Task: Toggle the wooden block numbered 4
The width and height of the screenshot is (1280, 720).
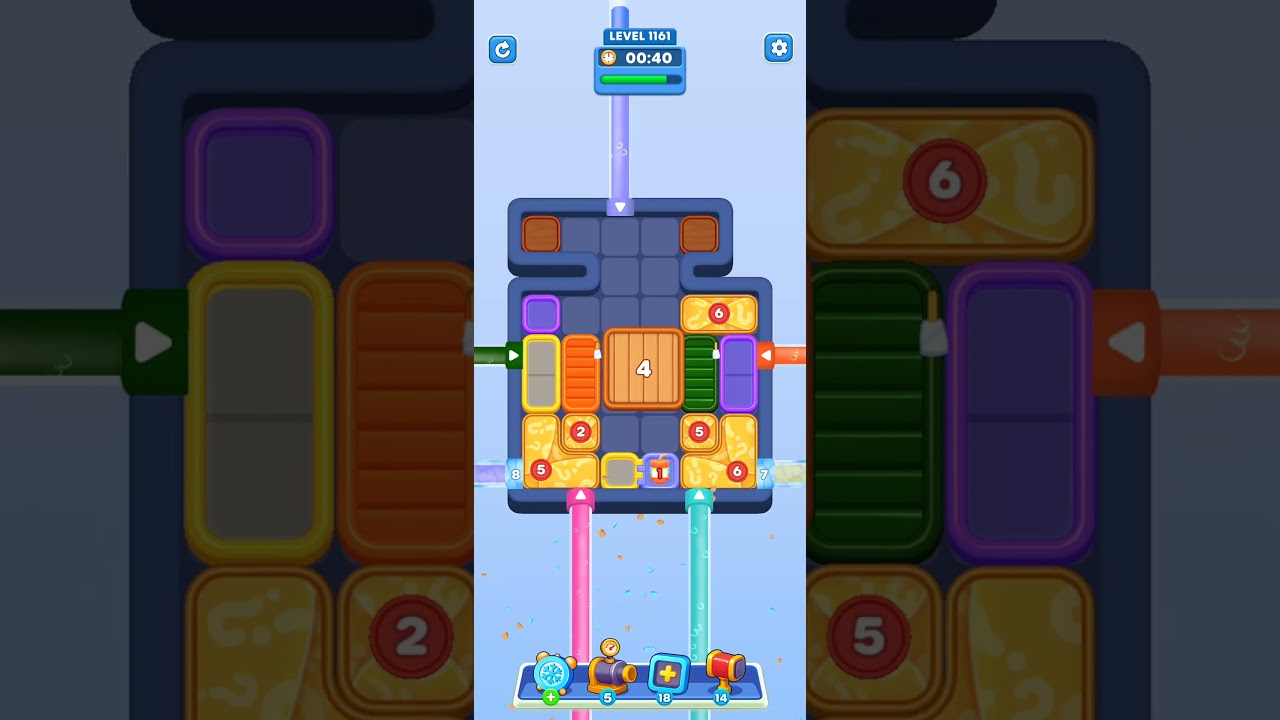Action: tap(644, 369)
